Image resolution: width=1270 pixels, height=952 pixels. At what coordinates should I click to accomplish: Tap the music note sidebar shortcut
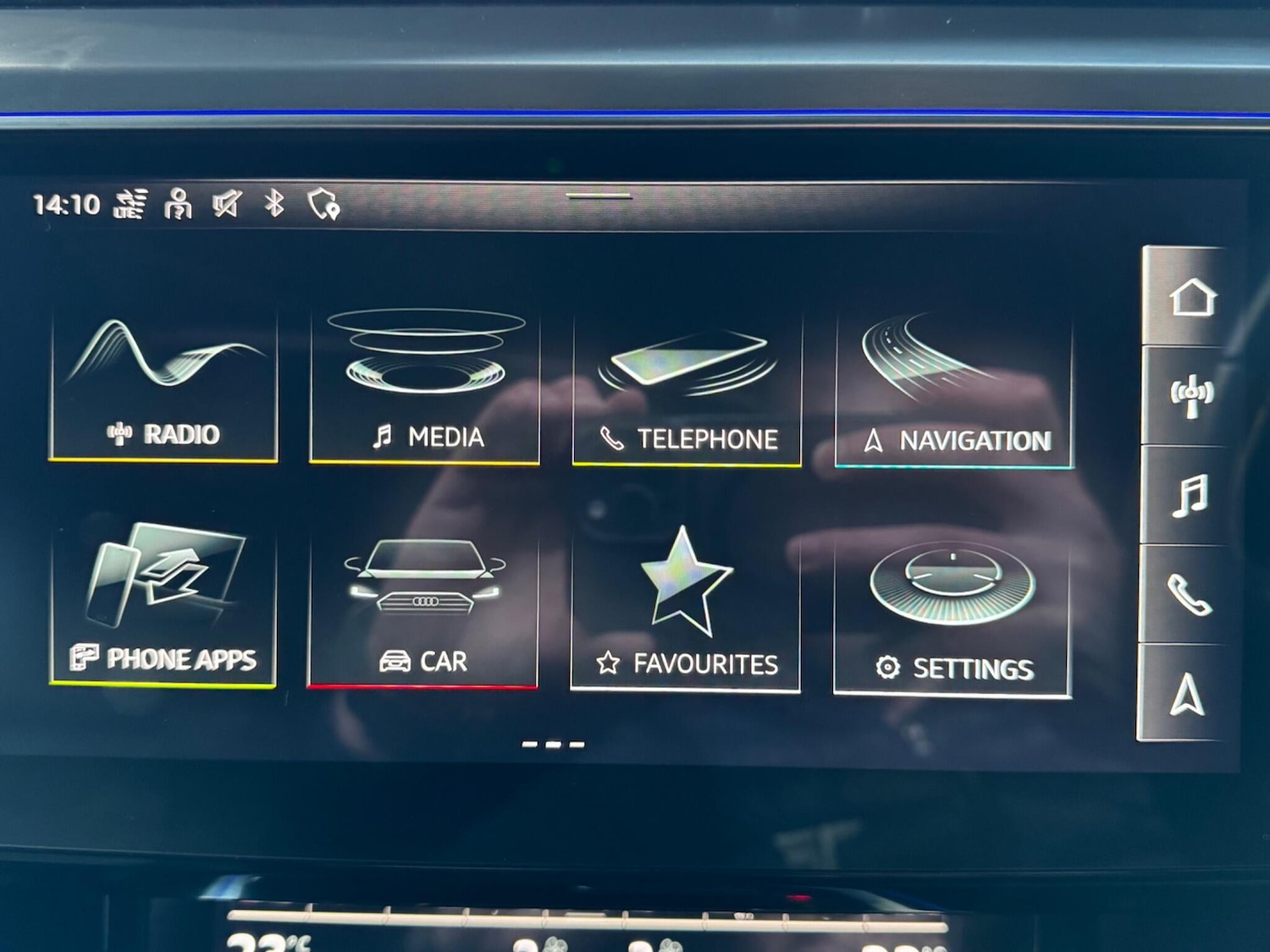click(1190, 495)
